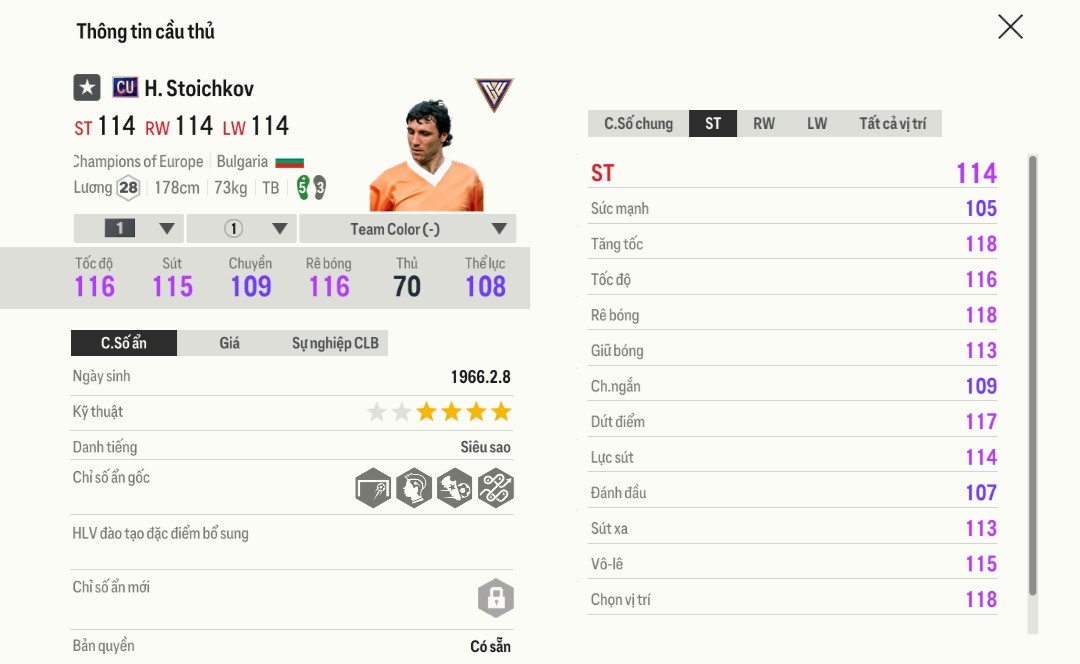Viewport: 1080px width, 664px height.
Task: Open the C.Số ẩn tab
Action: coord(124,343)
